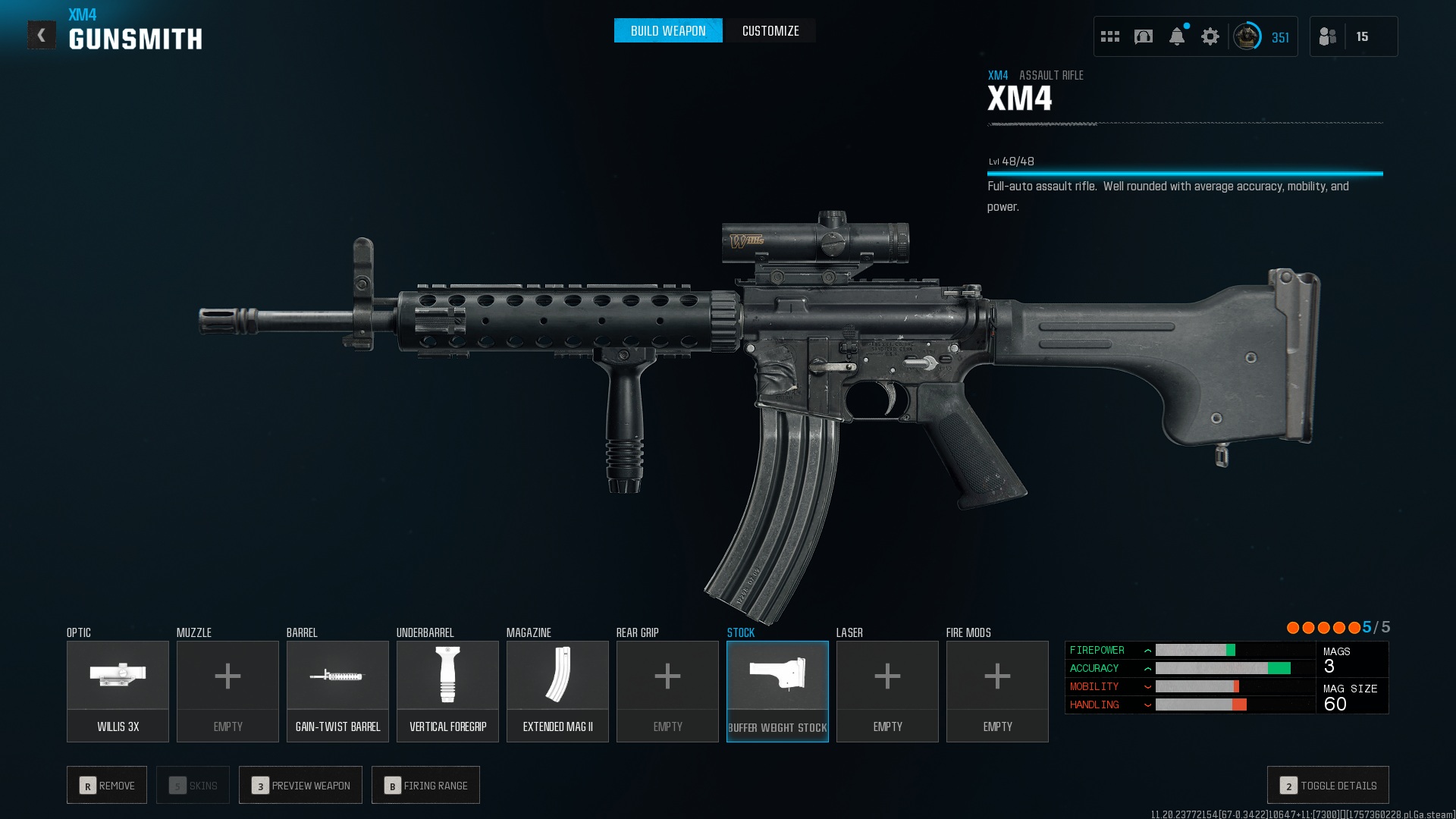The image size is (1456, 819).
Task: Open the empty Rear Grip slot
Action: [667, 691]
